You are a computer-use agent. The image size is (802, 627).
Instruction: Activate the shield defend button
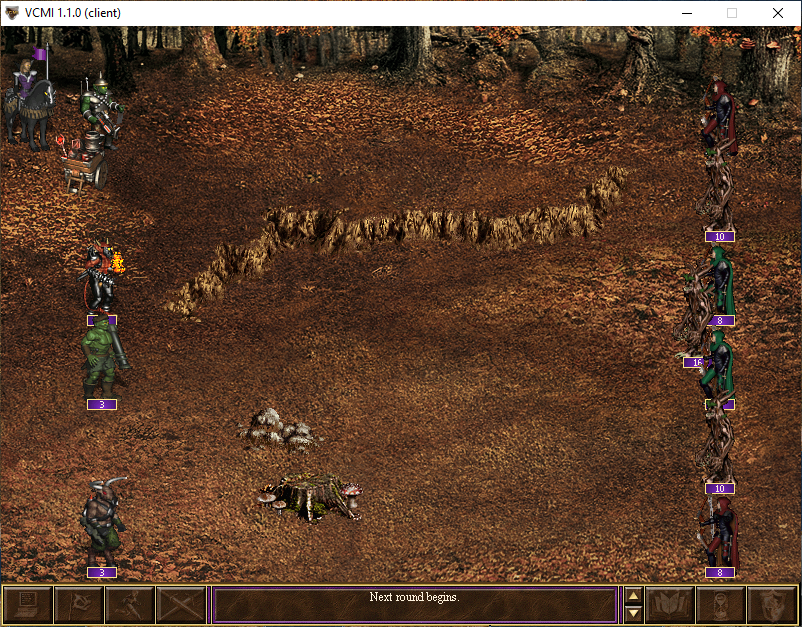[x=772, y=605]
